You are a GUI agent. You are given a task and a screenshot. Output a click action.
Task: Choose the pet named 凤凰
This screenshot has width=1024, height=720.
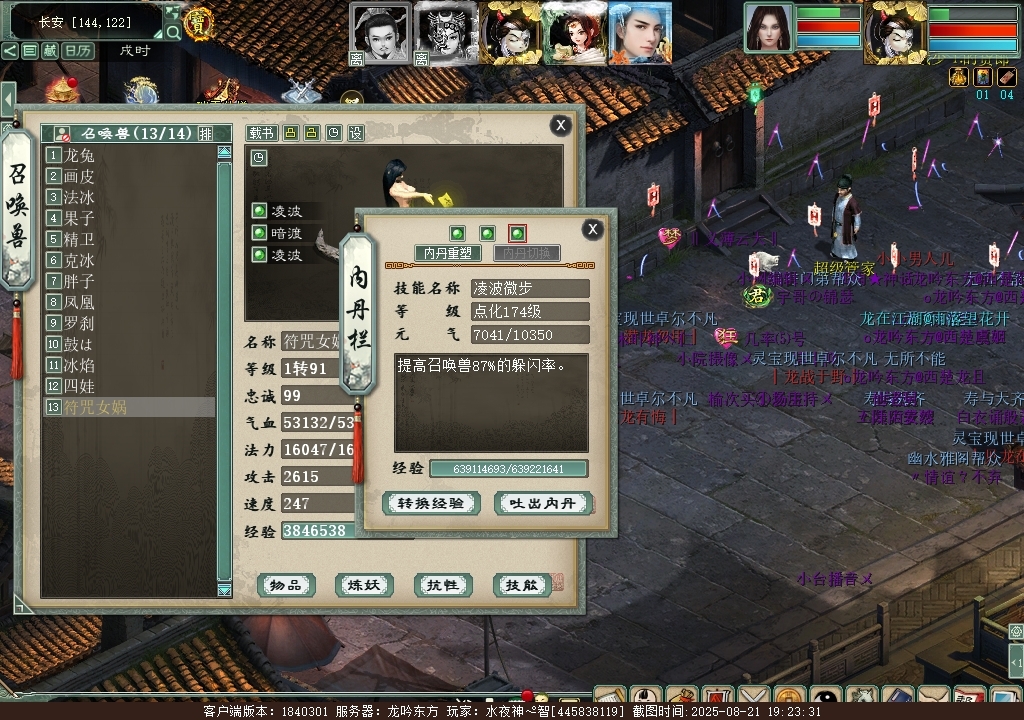pyautogui.click(x=80, y=302)
